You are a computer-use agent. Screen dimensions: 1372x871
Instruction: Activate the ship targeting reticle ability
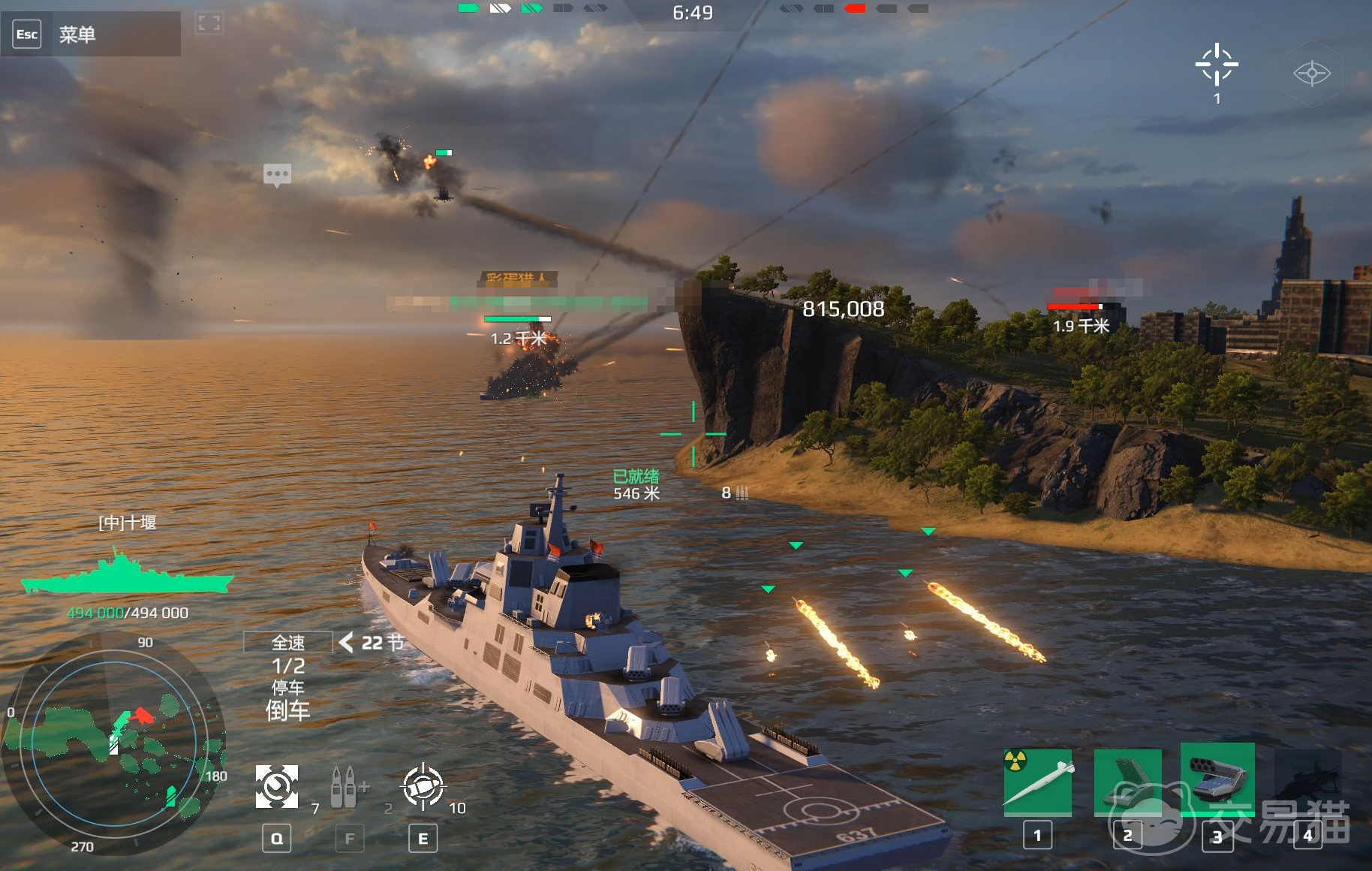click(x=423, y=787)
